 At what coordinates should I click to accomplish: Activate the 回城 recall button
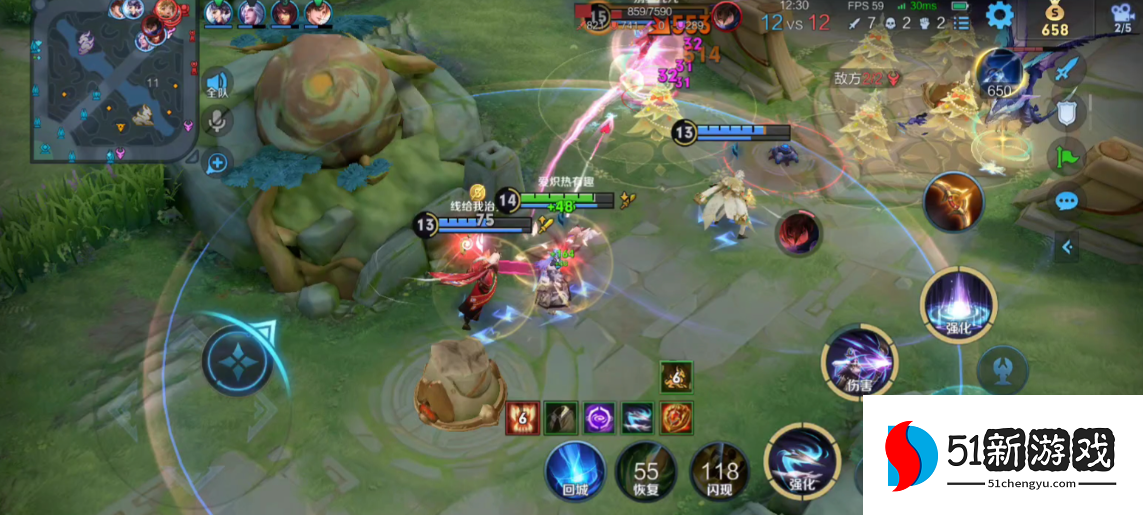[575, 472]
